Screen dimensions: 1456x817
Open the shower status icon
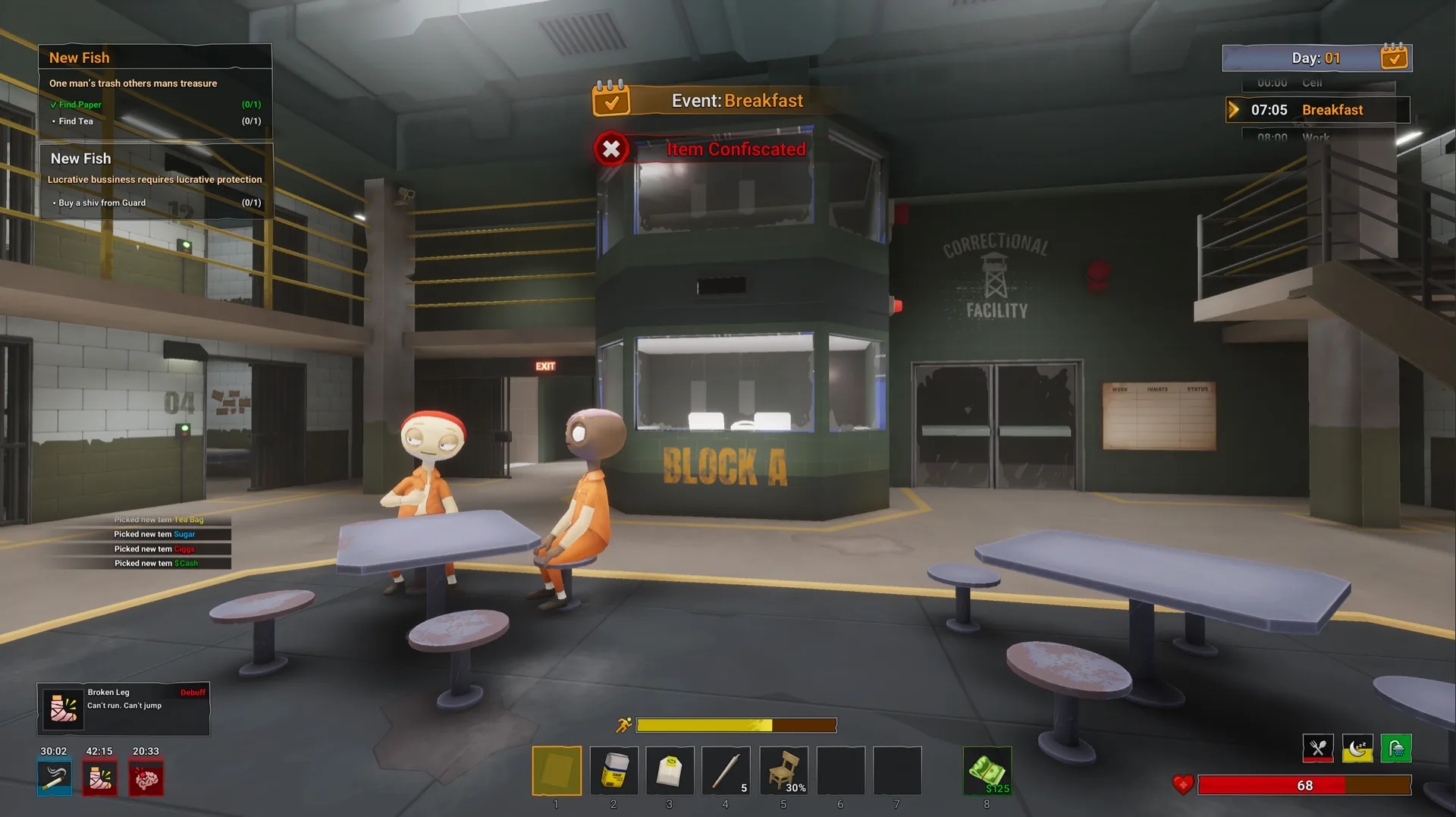point(1396,747)
